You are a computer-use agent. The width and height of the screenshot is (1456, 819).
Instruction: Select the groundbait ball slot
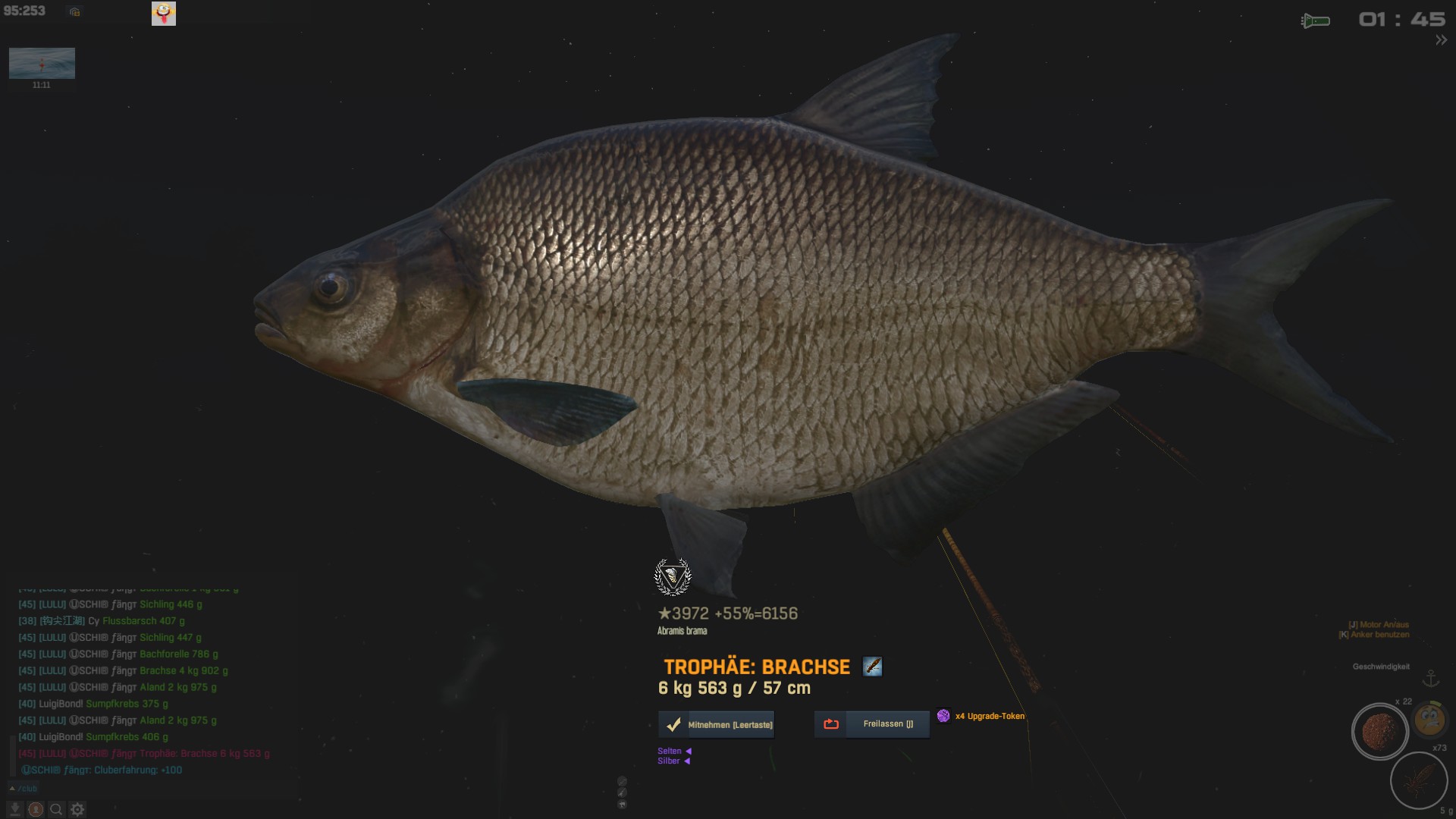point(1379,732)
